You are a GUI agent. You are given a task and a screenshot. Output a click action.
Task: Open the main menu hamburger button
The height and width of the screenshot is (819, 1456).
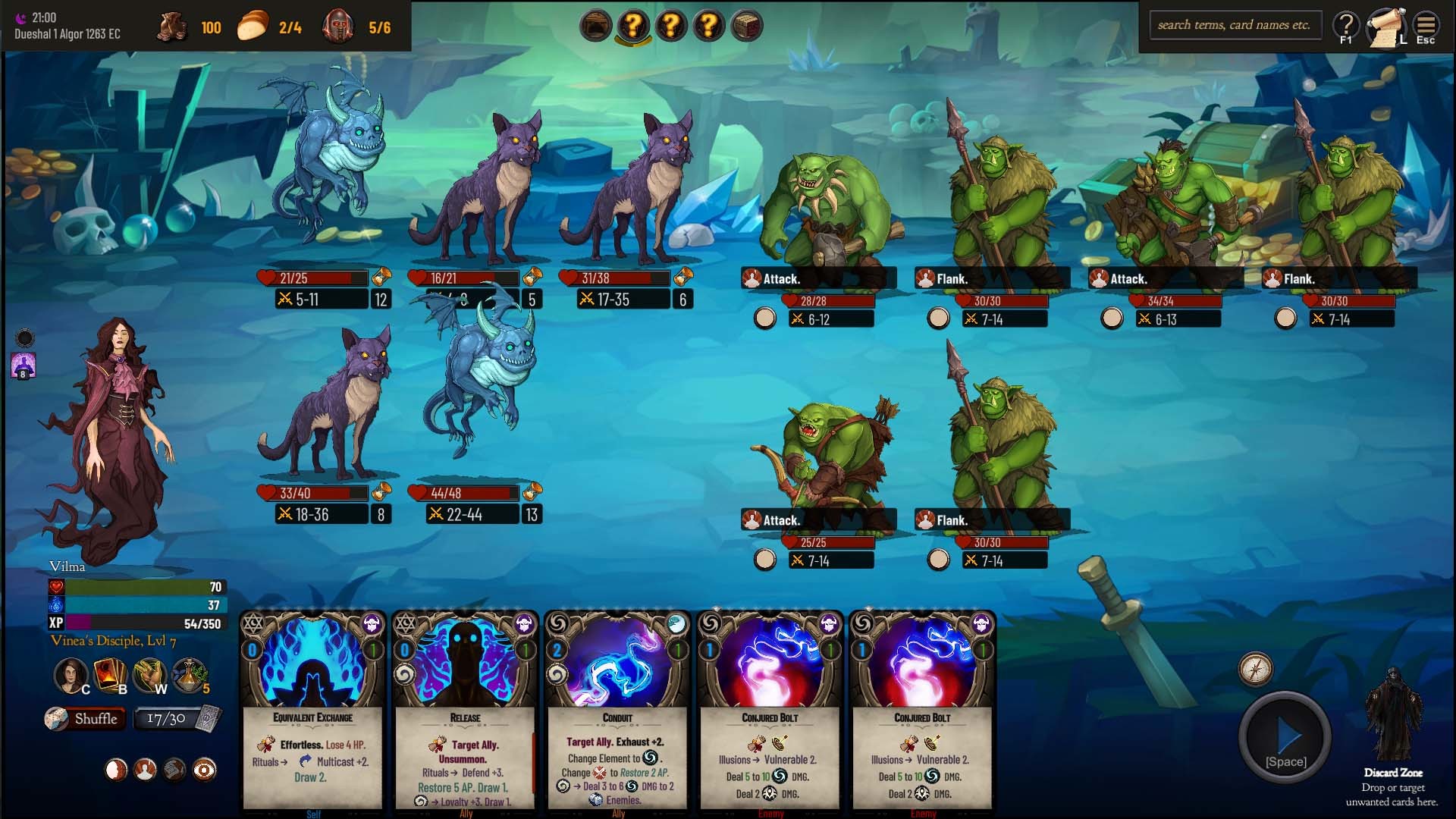(1426, 27)
